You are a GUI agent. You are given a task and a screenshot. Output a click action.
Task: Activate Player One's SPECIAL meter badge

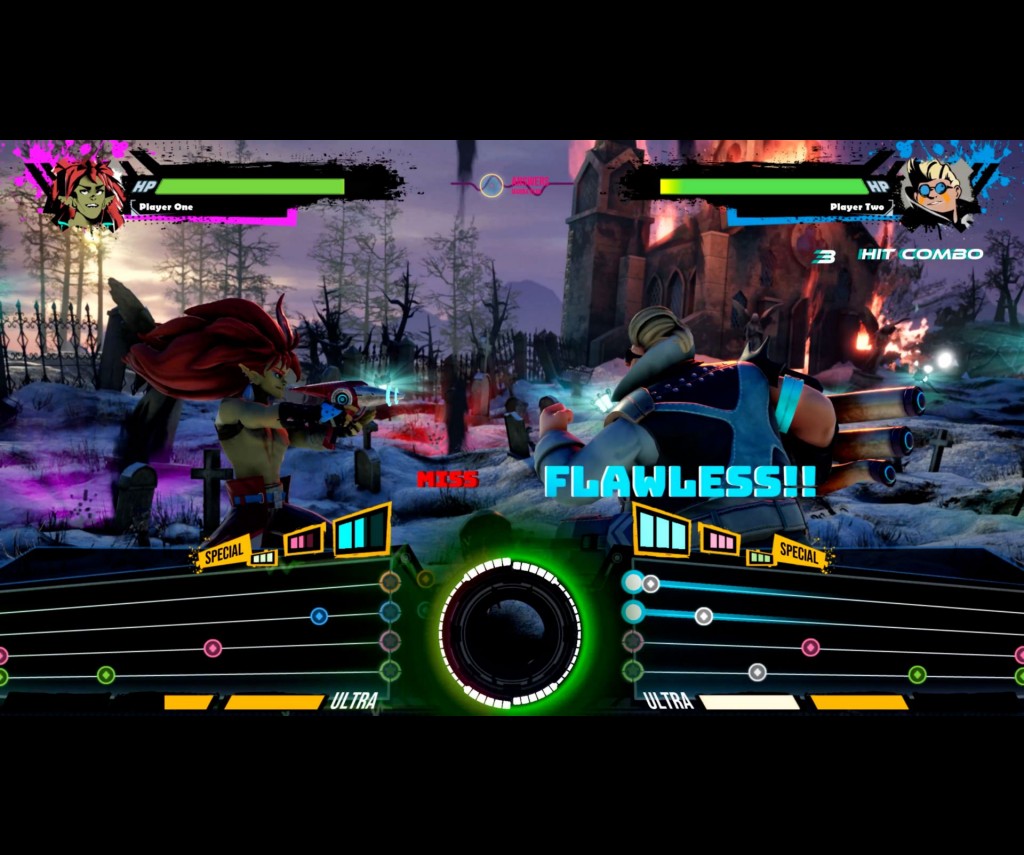224,552
